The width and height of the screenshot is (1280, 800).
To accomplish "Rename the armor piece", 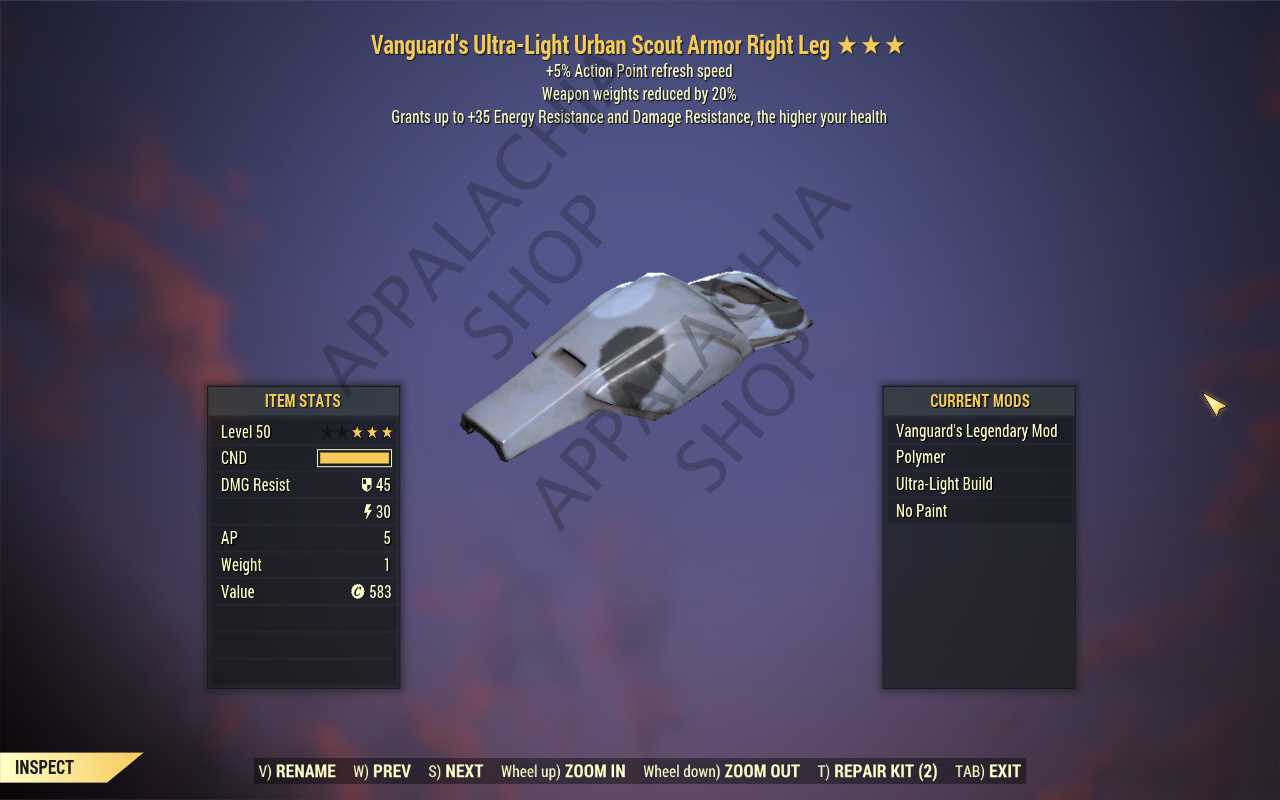I will (297, 771).
